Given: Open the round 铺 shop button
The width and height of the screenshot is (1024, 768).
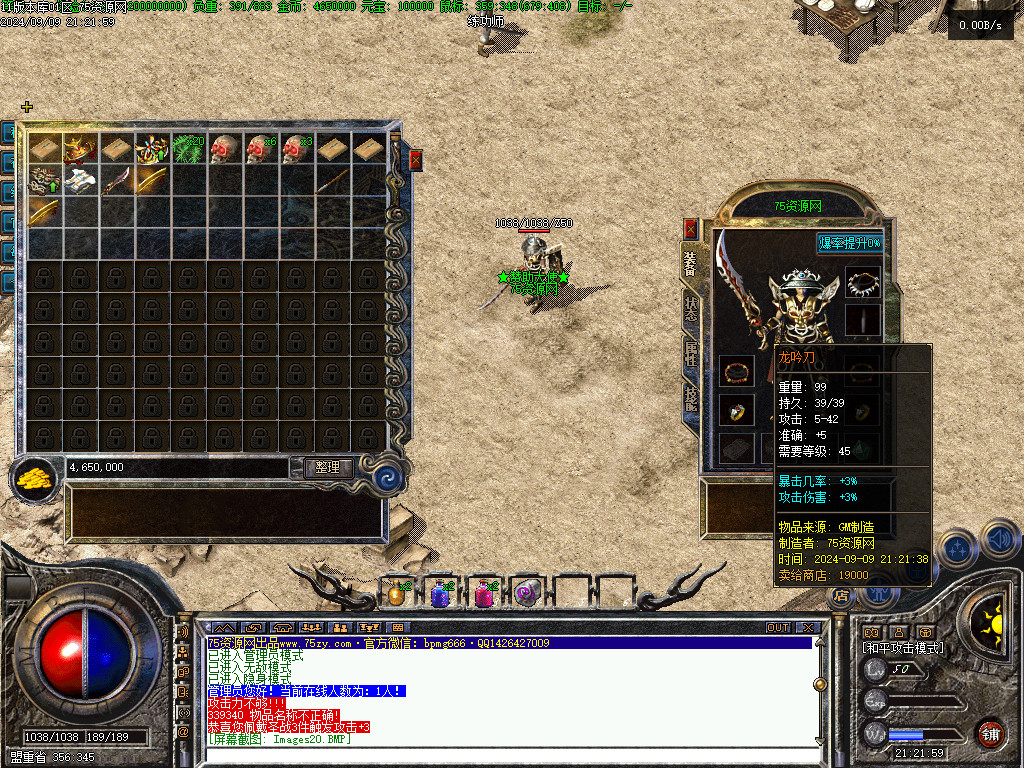Looking at the screenshot, I should pos(990,733).
